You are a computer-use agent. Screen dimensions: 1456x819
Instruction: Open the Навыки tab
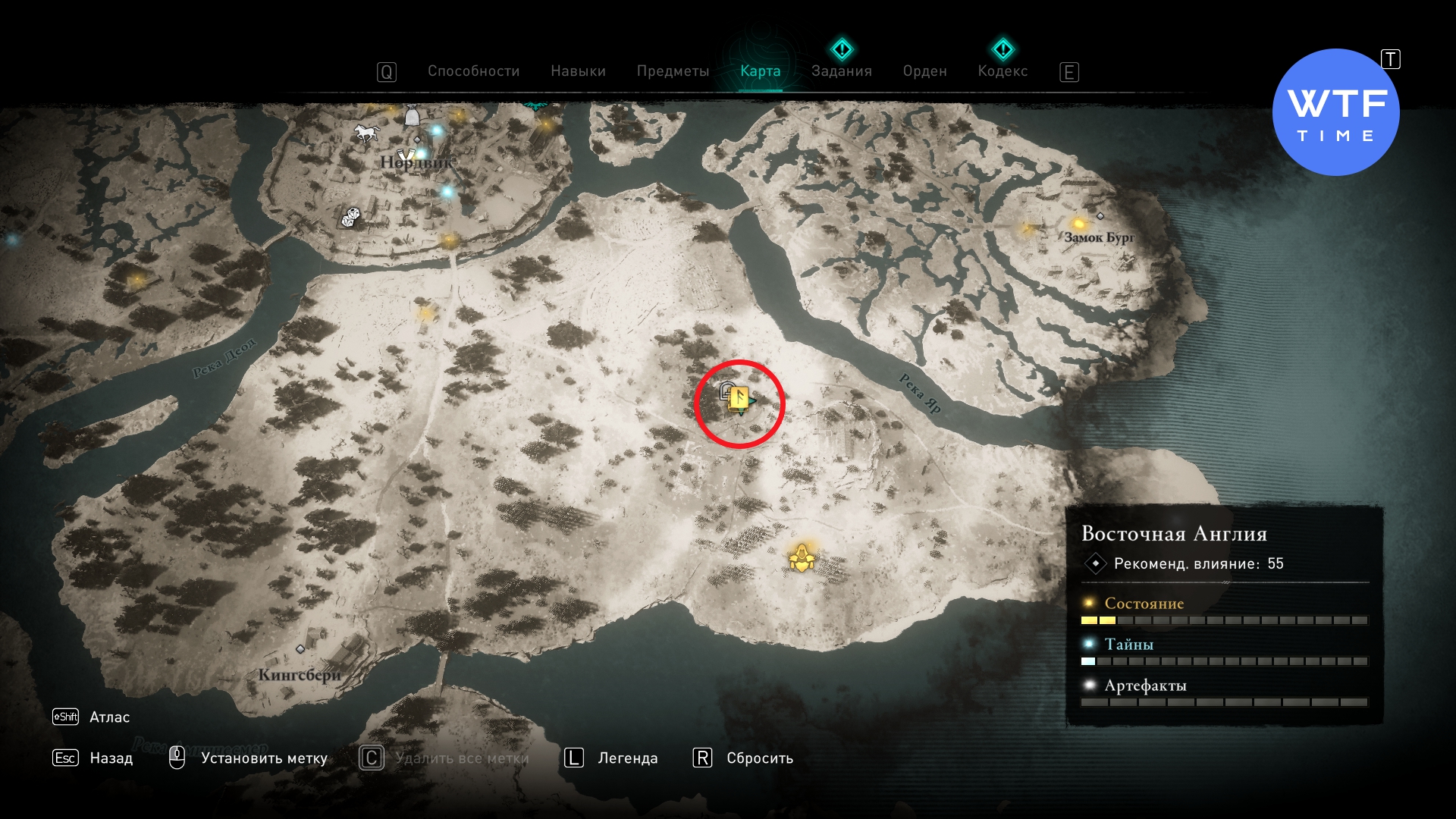578,71
